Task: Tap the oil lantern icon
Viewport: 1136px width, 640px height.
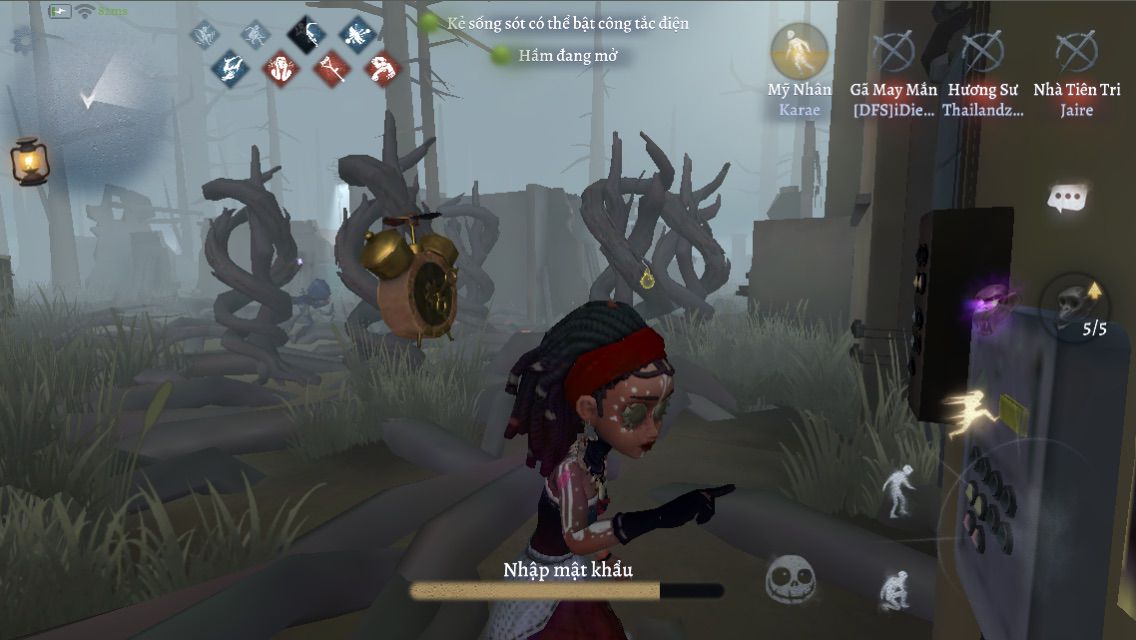Action: point(29,160)
